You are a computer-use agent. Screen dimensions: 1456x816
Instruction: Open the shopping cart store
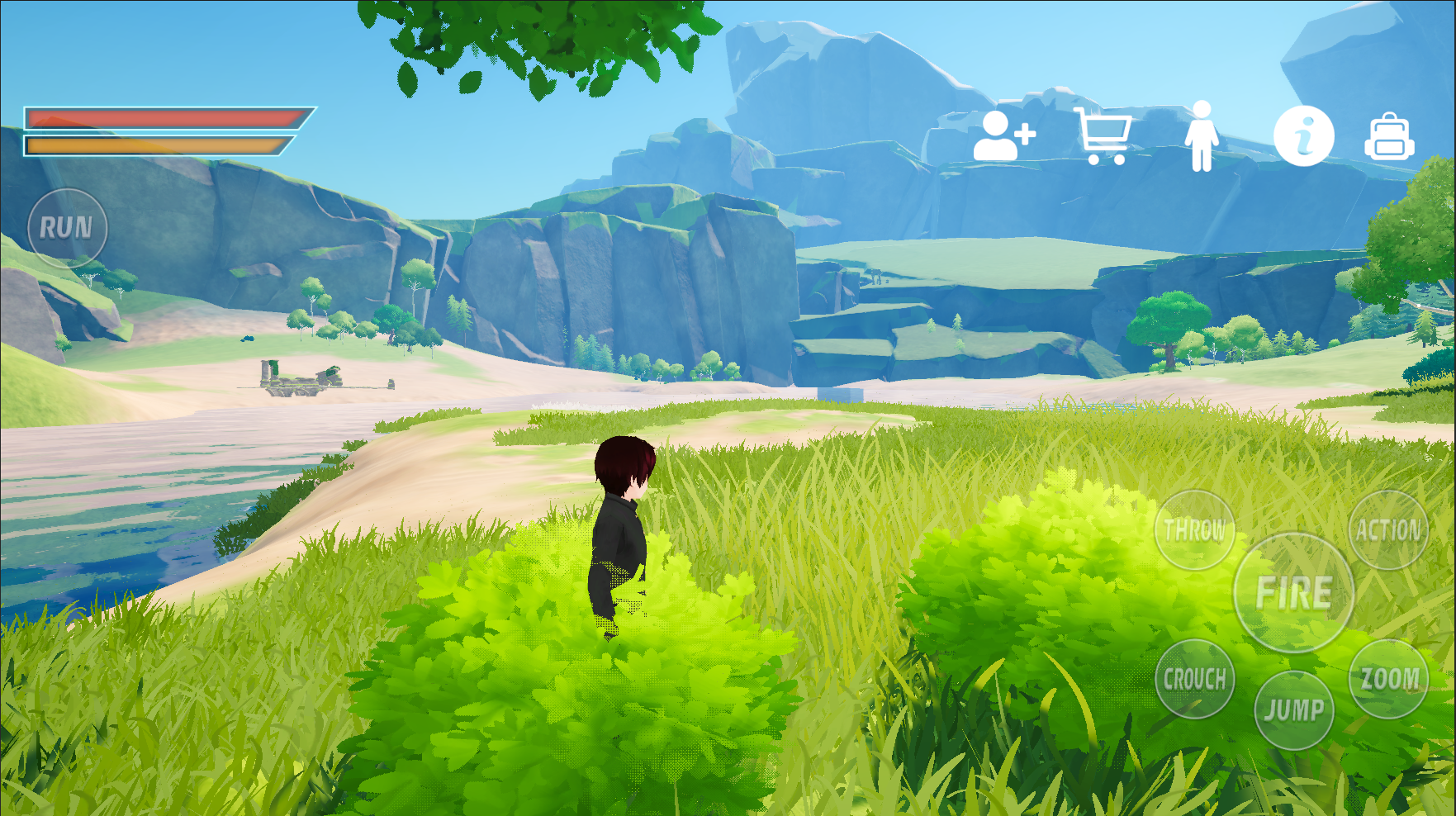tap(1103, 135)
